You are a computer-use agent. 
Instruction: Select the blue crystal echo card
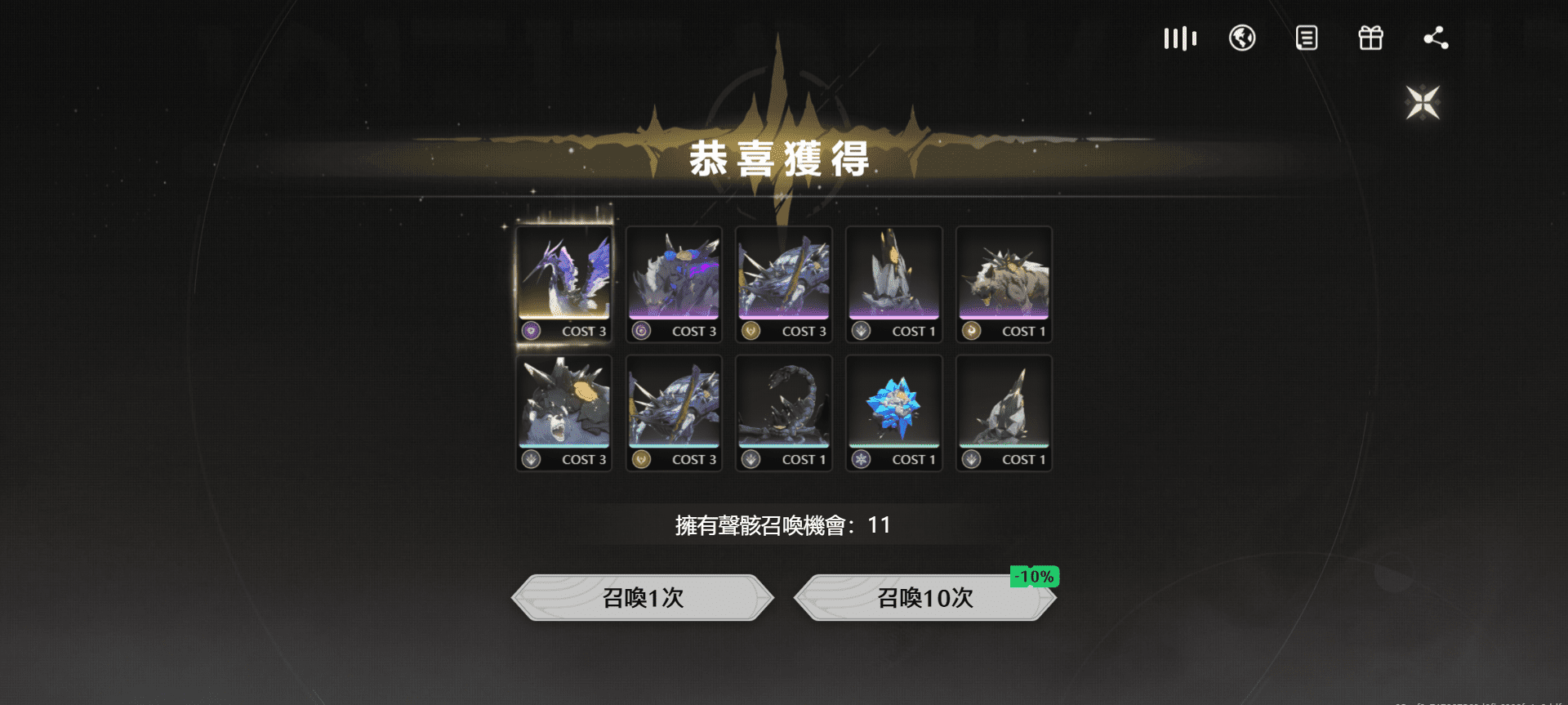[x=893, y=412]
